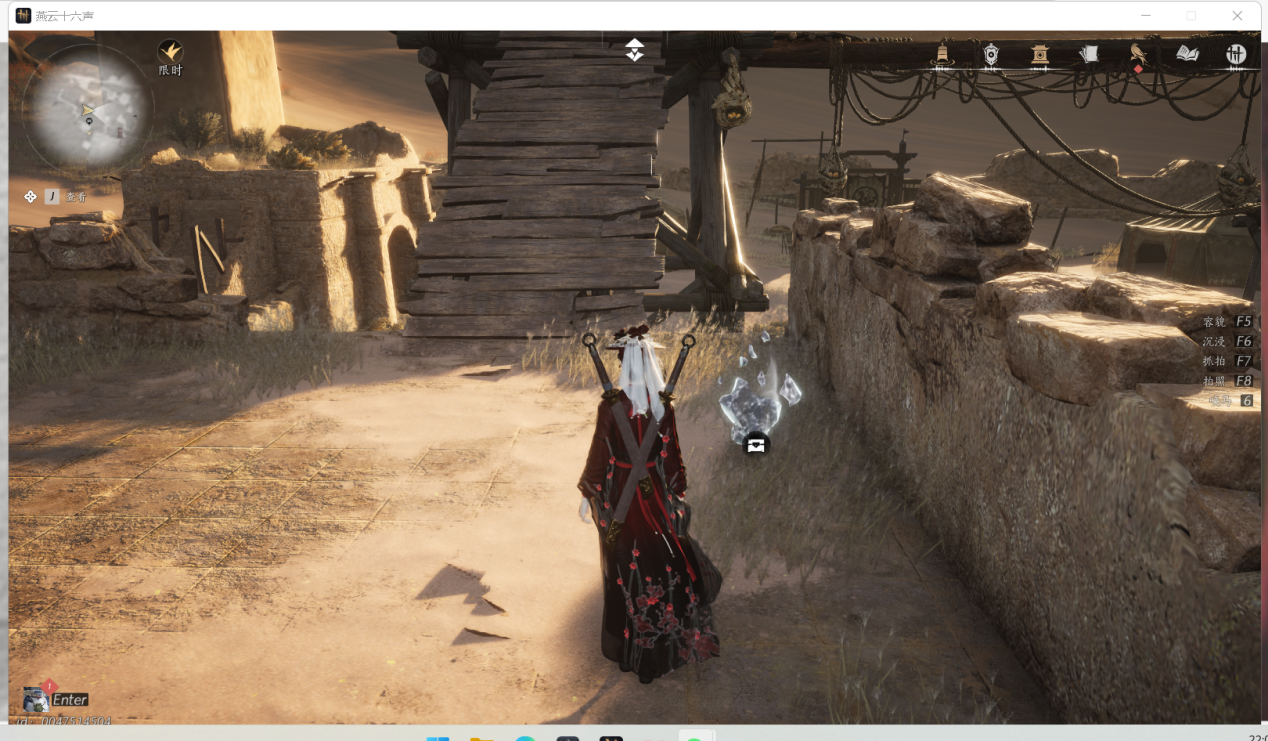The width and height of the screenshot is (1268, 741).
Task: Open the round main menu icon
Action: coord(1236,54)
